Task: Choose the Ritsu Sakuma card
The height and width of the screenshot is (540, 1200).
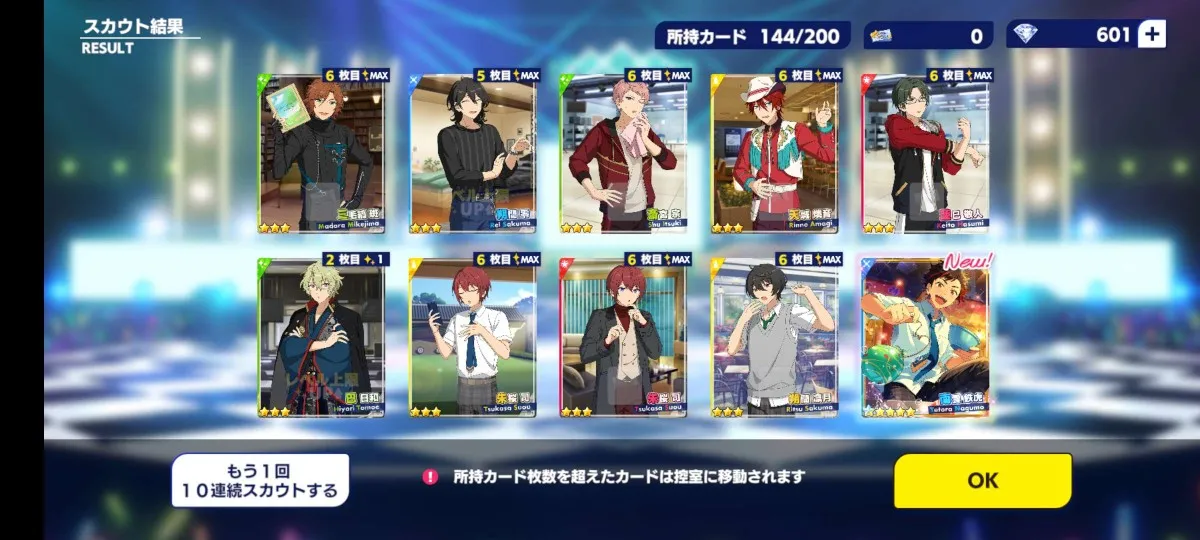Action: [774, 337]
